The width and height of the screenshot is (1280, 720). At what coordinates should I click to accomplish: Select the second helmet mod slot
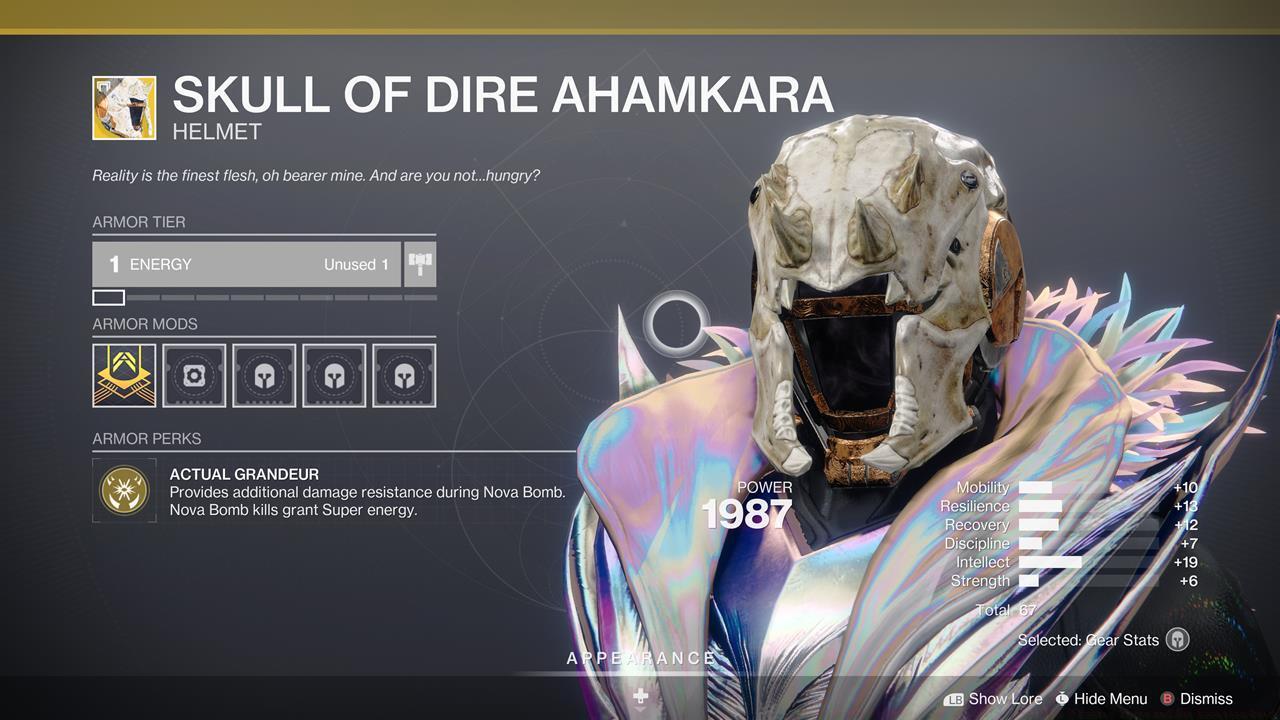[334, 374]
